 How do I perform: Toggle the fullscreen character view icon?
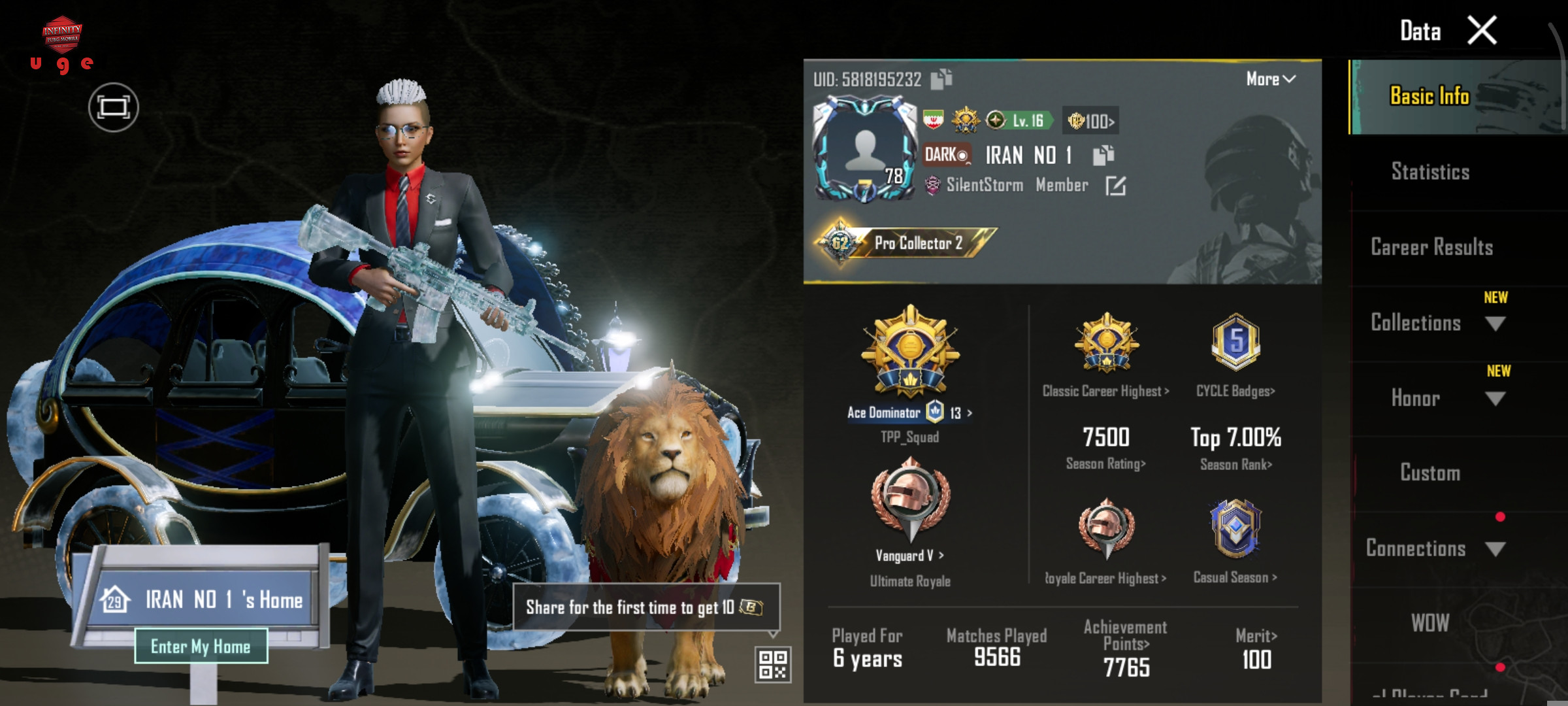pyautogui.click(x=114, y=107)
